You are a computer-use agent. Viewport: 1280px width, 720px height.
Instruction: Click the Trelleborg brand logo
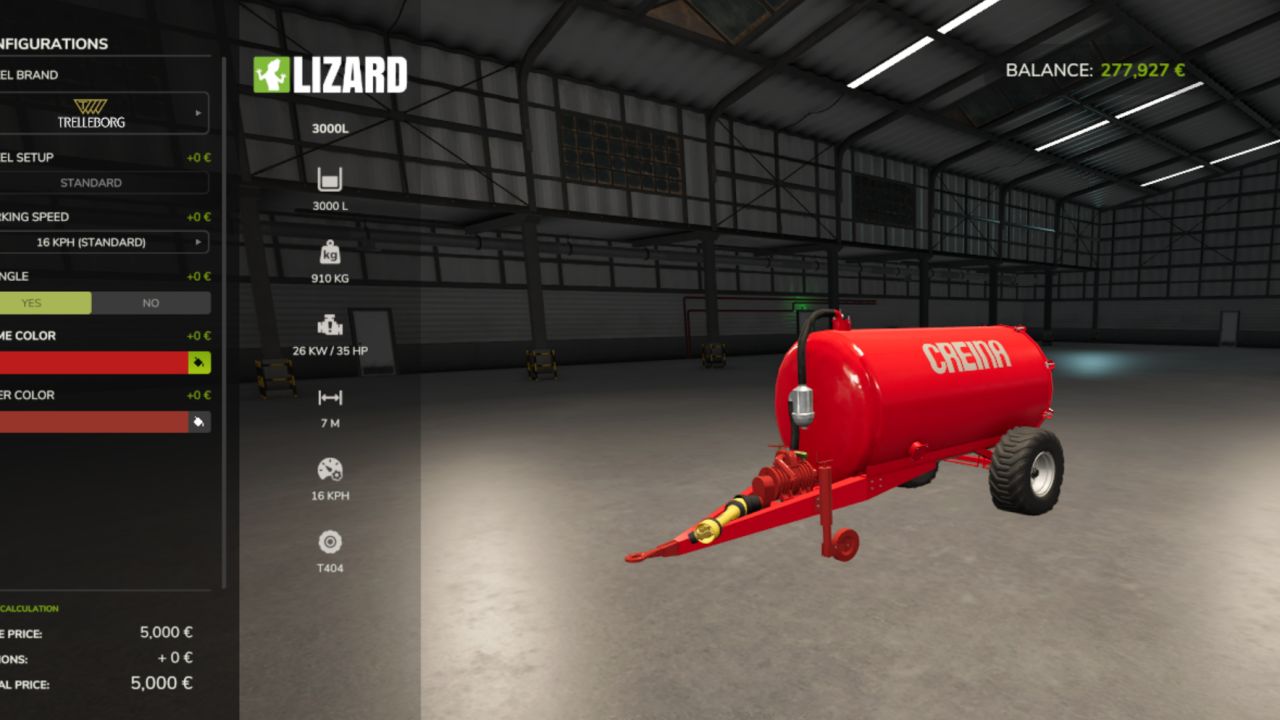[93, 112]
